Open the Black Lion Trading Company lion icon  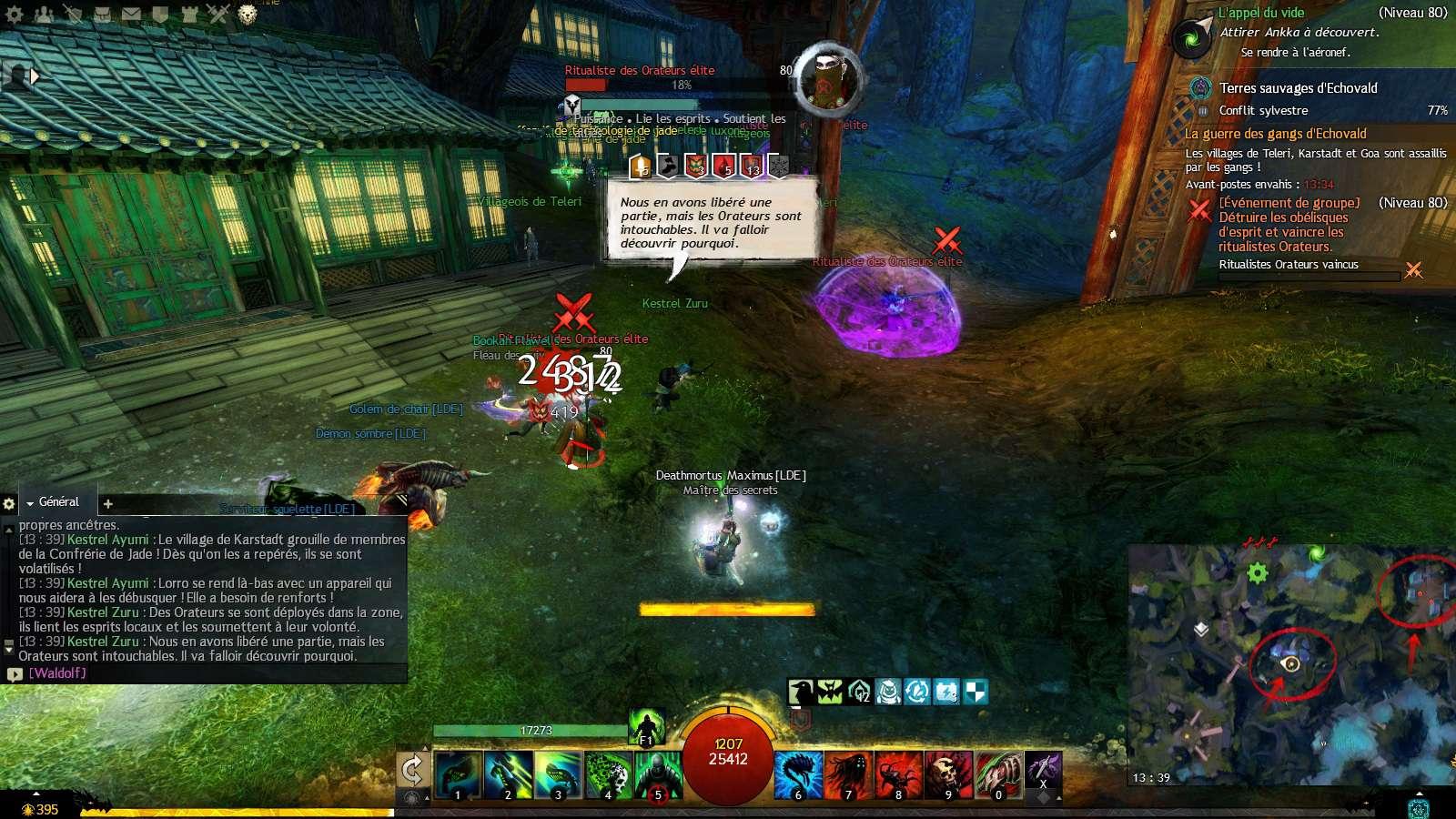tap(248, 14)
